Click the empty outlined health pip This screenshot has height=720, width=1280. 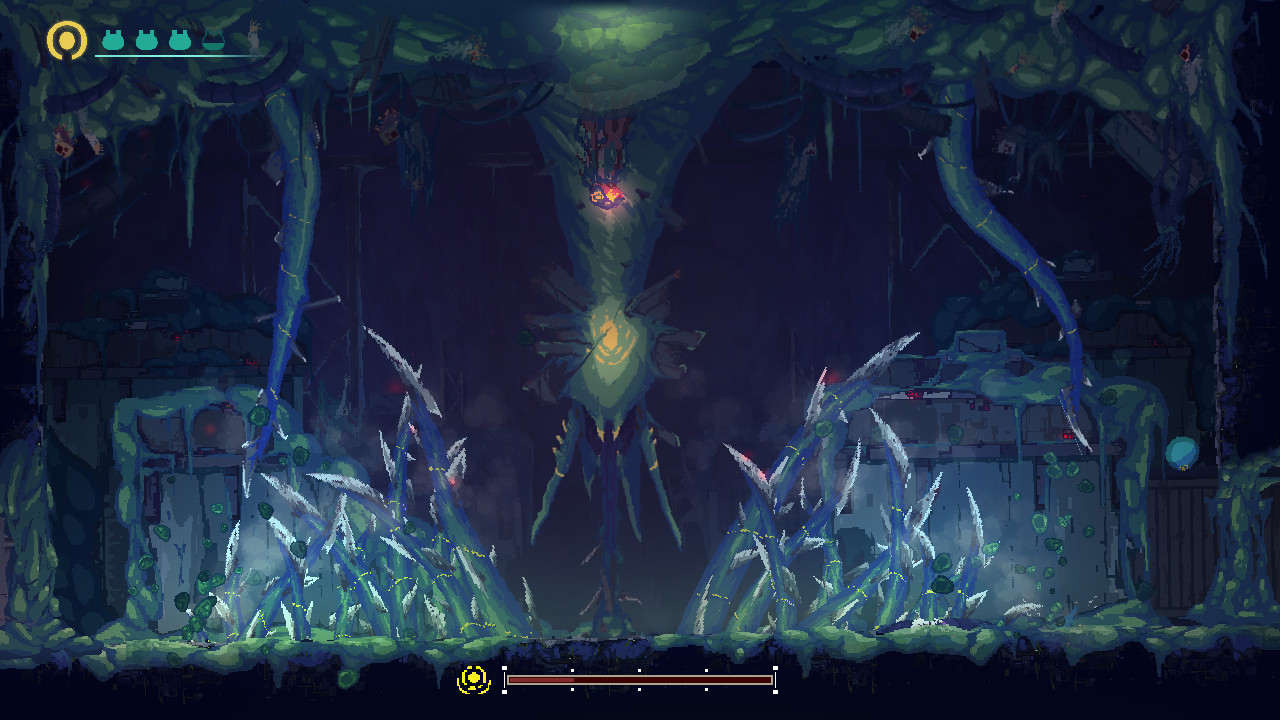(213, 41)
